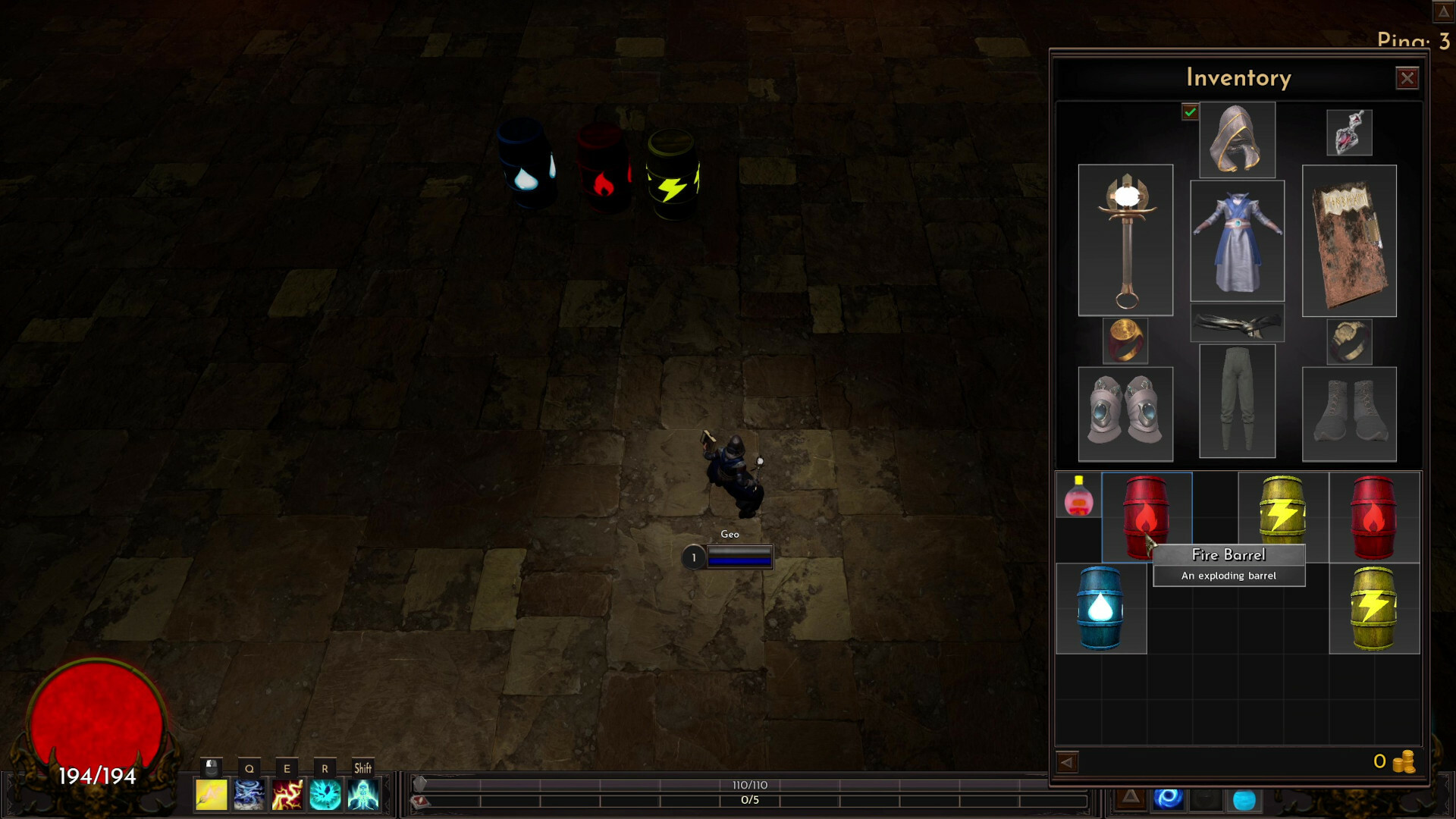
Task: Select the Fire Barrel in the inventory grid
Action: pyautogui.click(x=1147, y=516)
